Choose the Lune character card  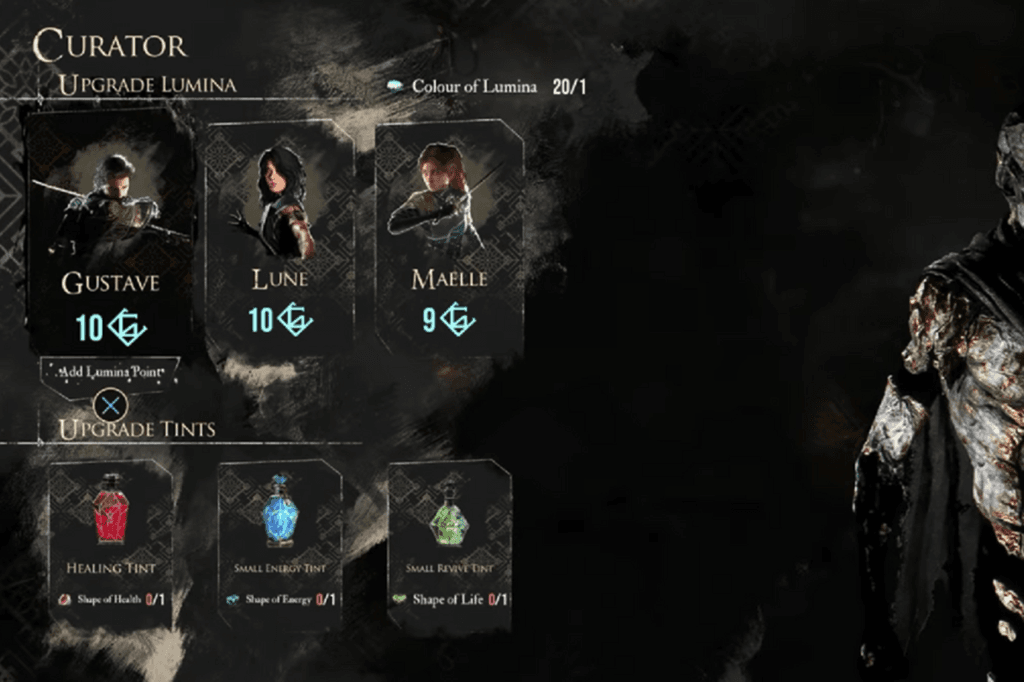pyautogui.click(x=280, y=235)
